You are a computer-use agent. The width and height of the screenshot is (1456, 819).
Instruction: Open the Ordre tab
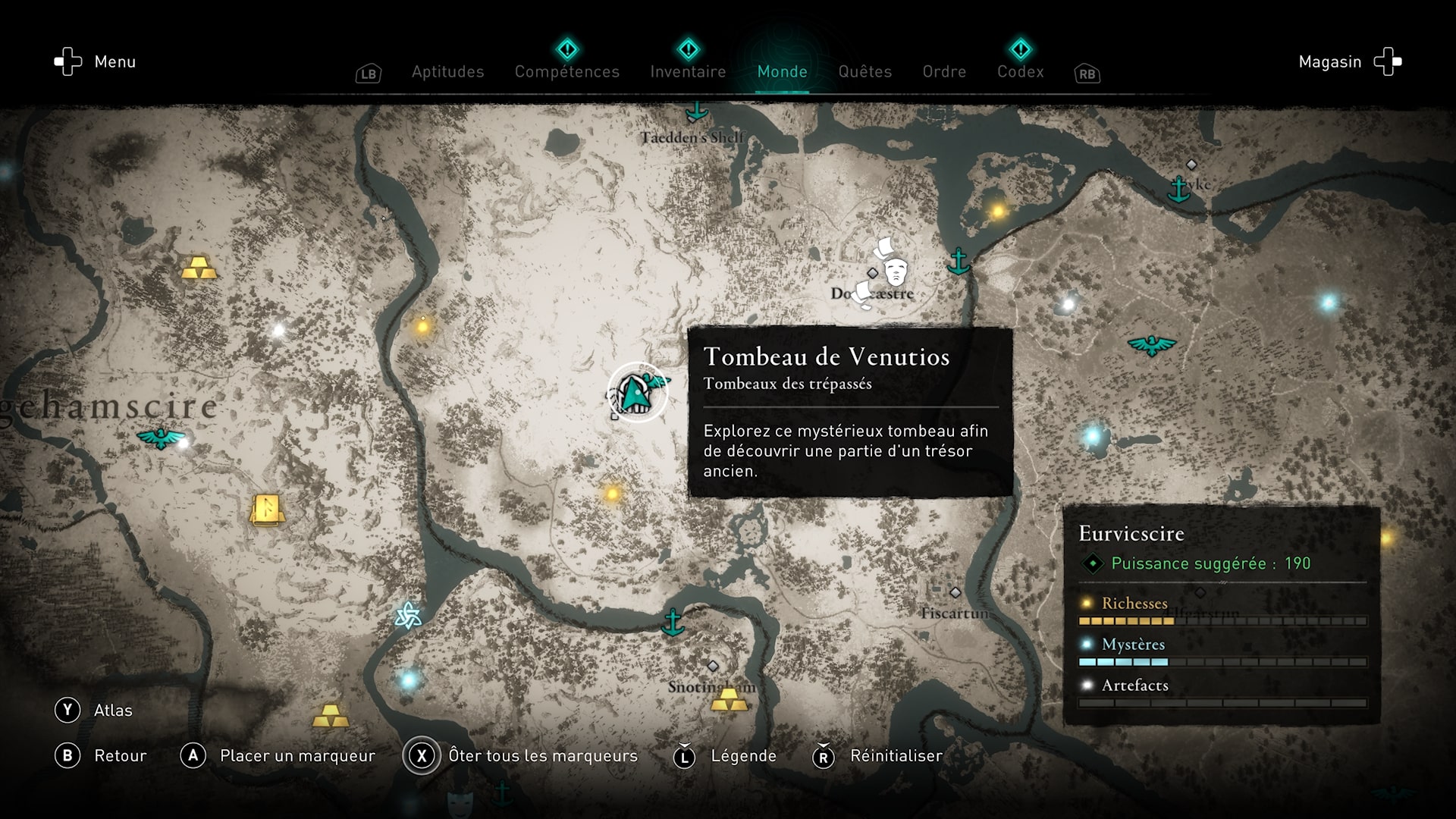(944, 71)
